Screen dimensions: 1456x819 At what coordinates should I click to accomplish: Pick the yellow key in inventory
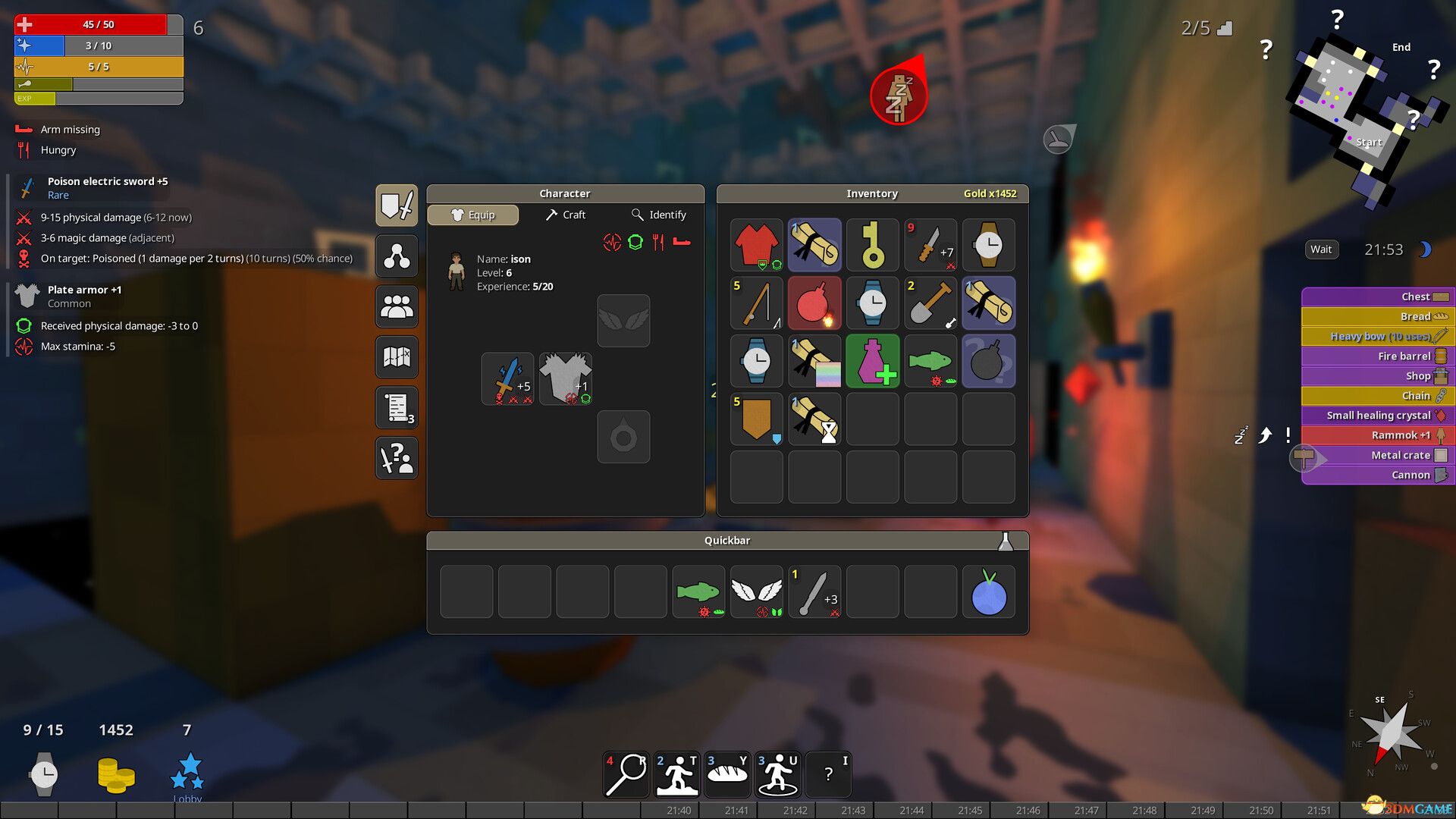click(872, 245)
